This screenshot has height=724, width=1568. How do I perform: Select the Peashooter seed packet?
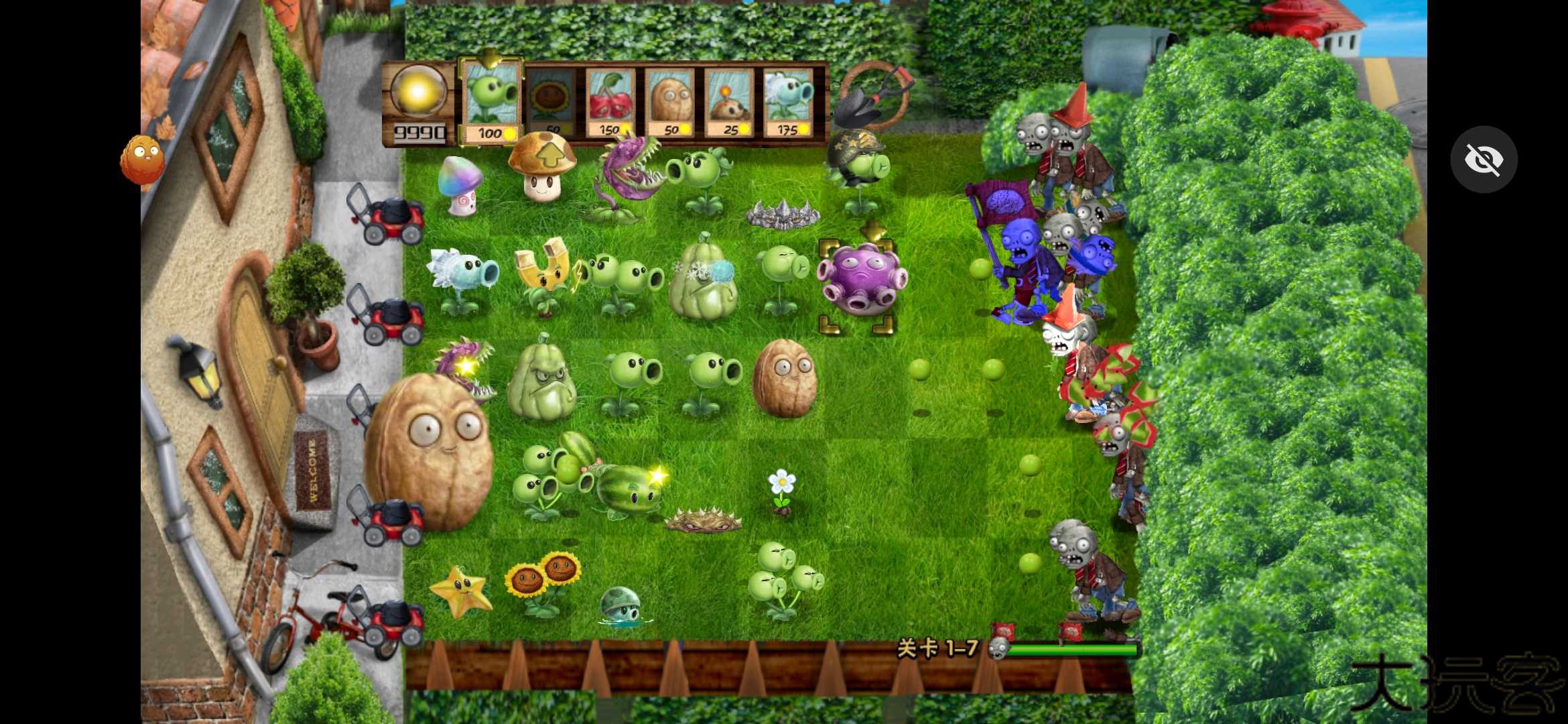click(x=491, y=102)
